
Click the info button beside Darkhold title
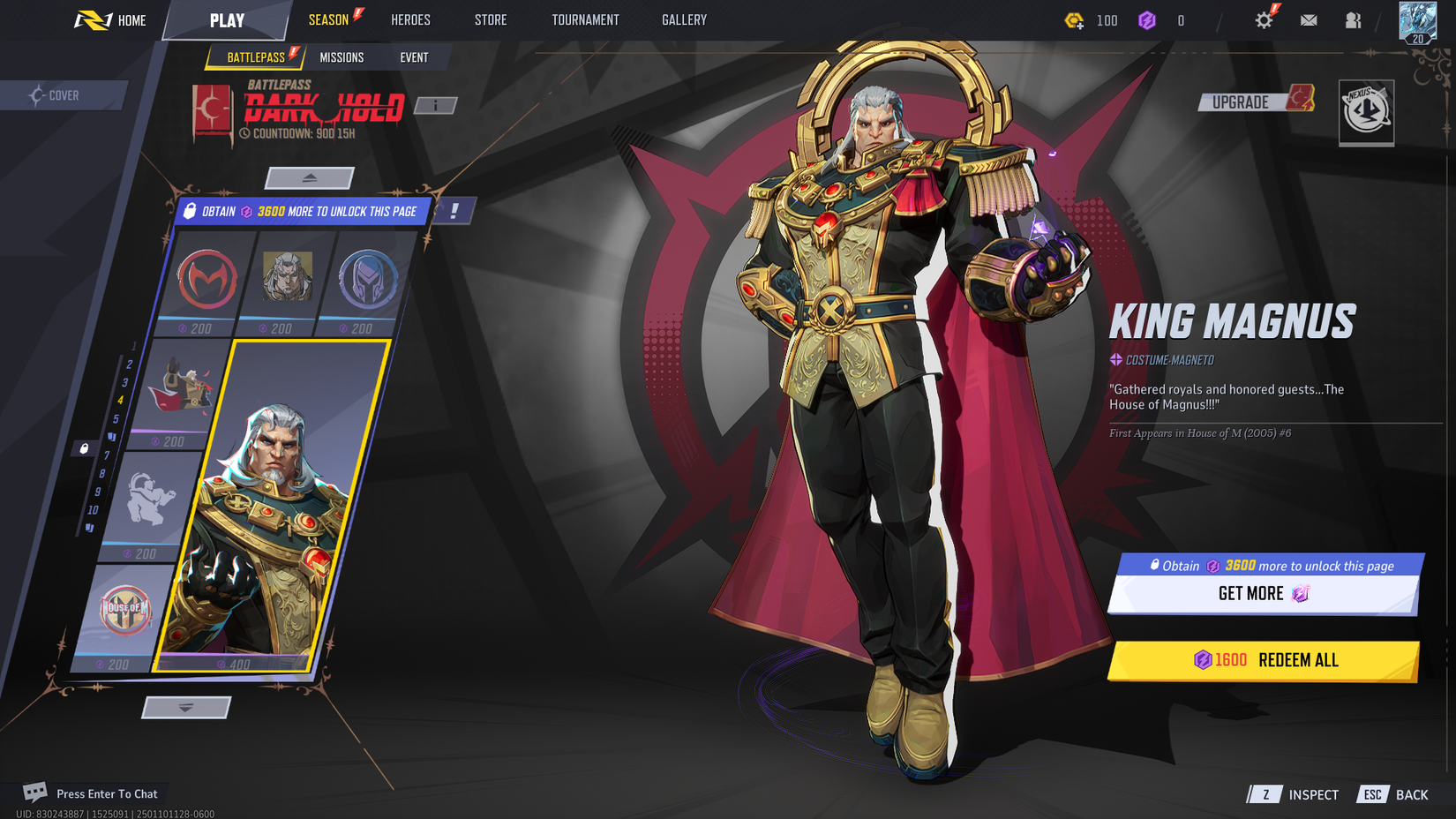[433, 105]
